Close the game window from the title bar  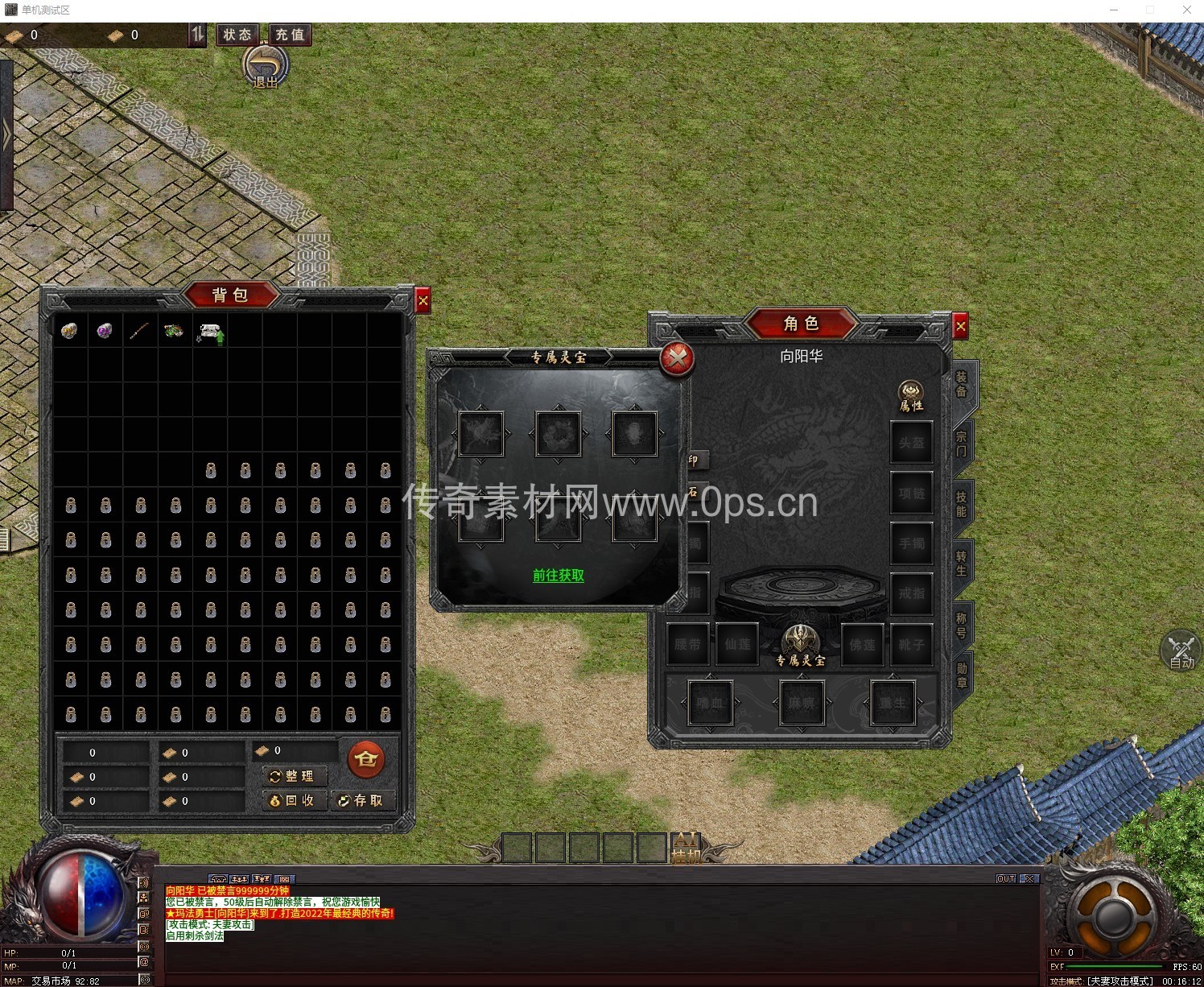tap(1186, 10)
